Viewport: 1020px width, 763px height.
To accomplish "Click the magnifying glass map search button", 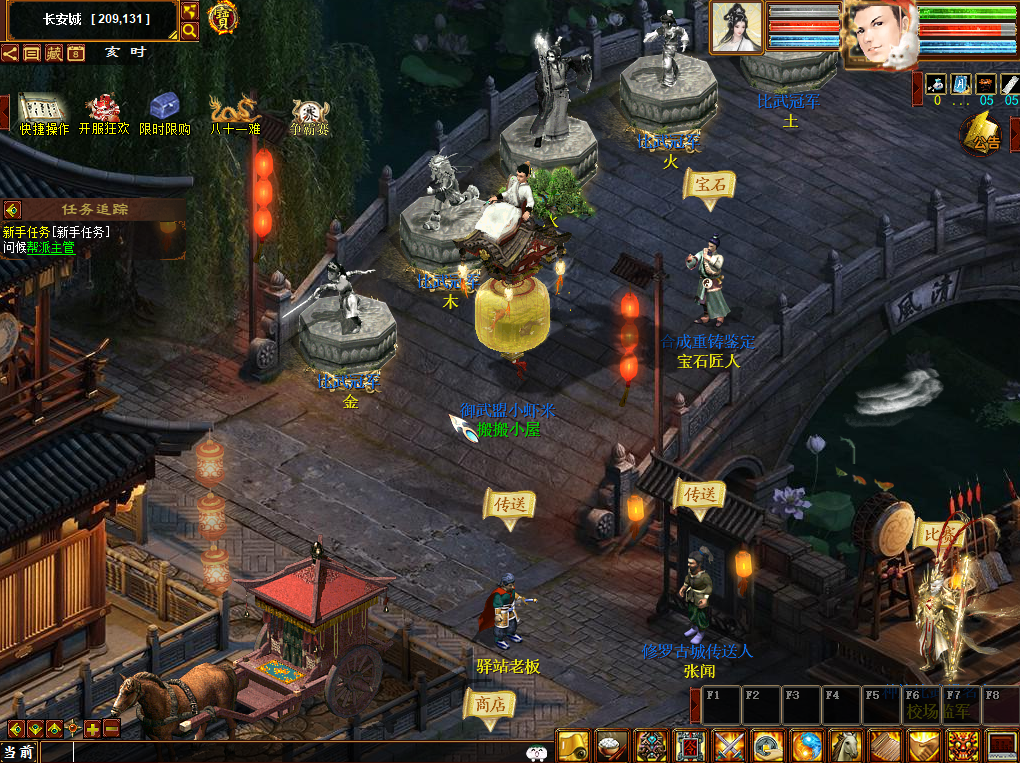I will click(x=189, y=31).
